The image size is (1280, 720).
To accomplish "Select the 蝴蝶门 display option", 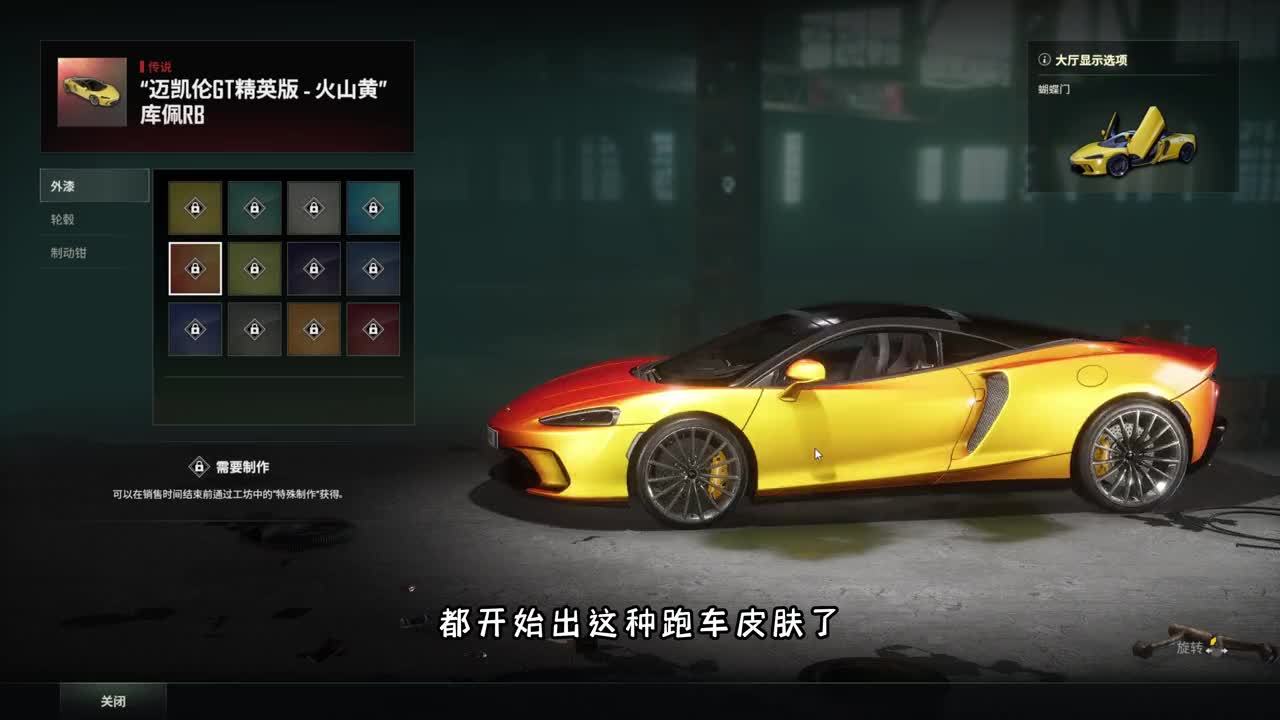I will pyautogui.click(x=1051, y=90).
